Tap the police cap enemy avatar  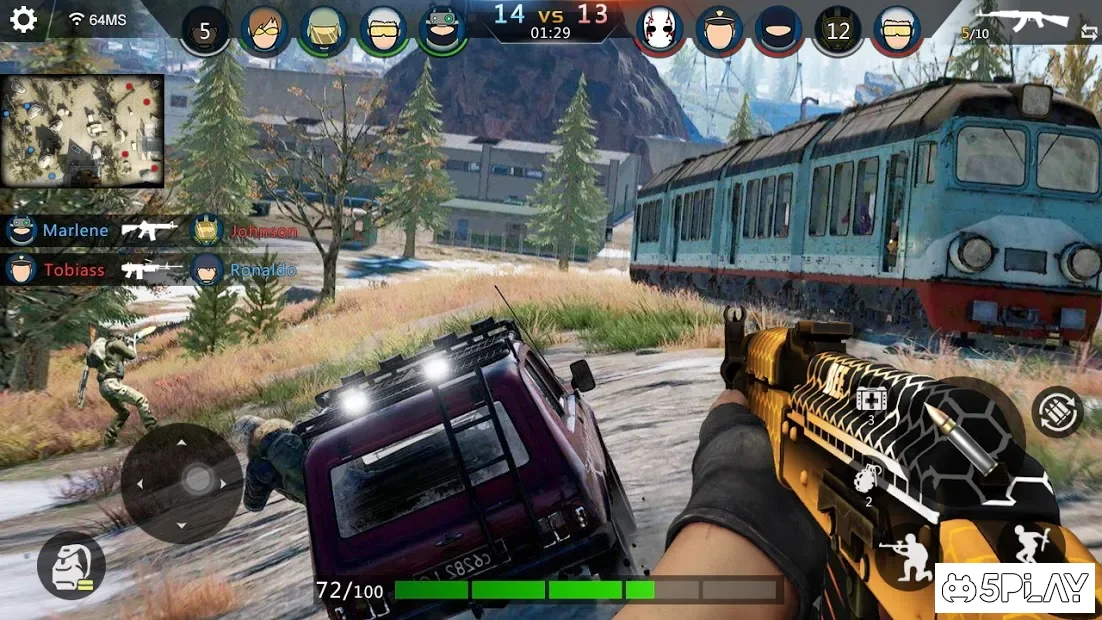pyautogui.click(x=718, y=30)
